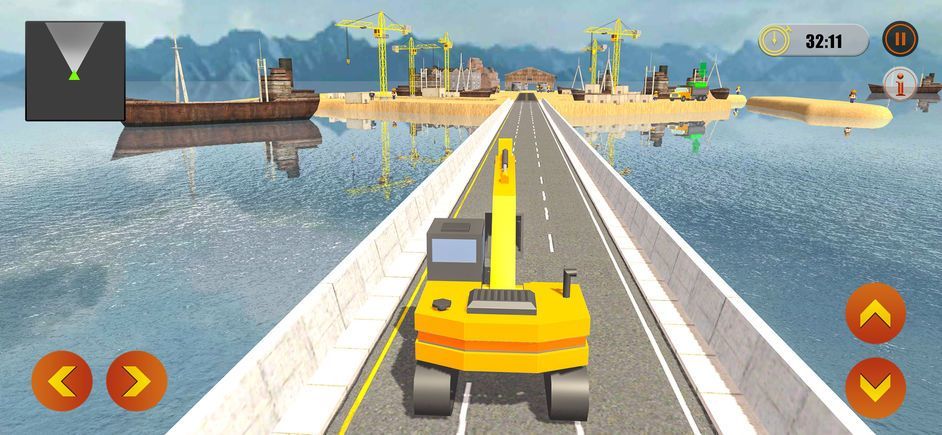The image size is (942, 435).
Task: Pause the game with the pause button
Action: [900, 40]
